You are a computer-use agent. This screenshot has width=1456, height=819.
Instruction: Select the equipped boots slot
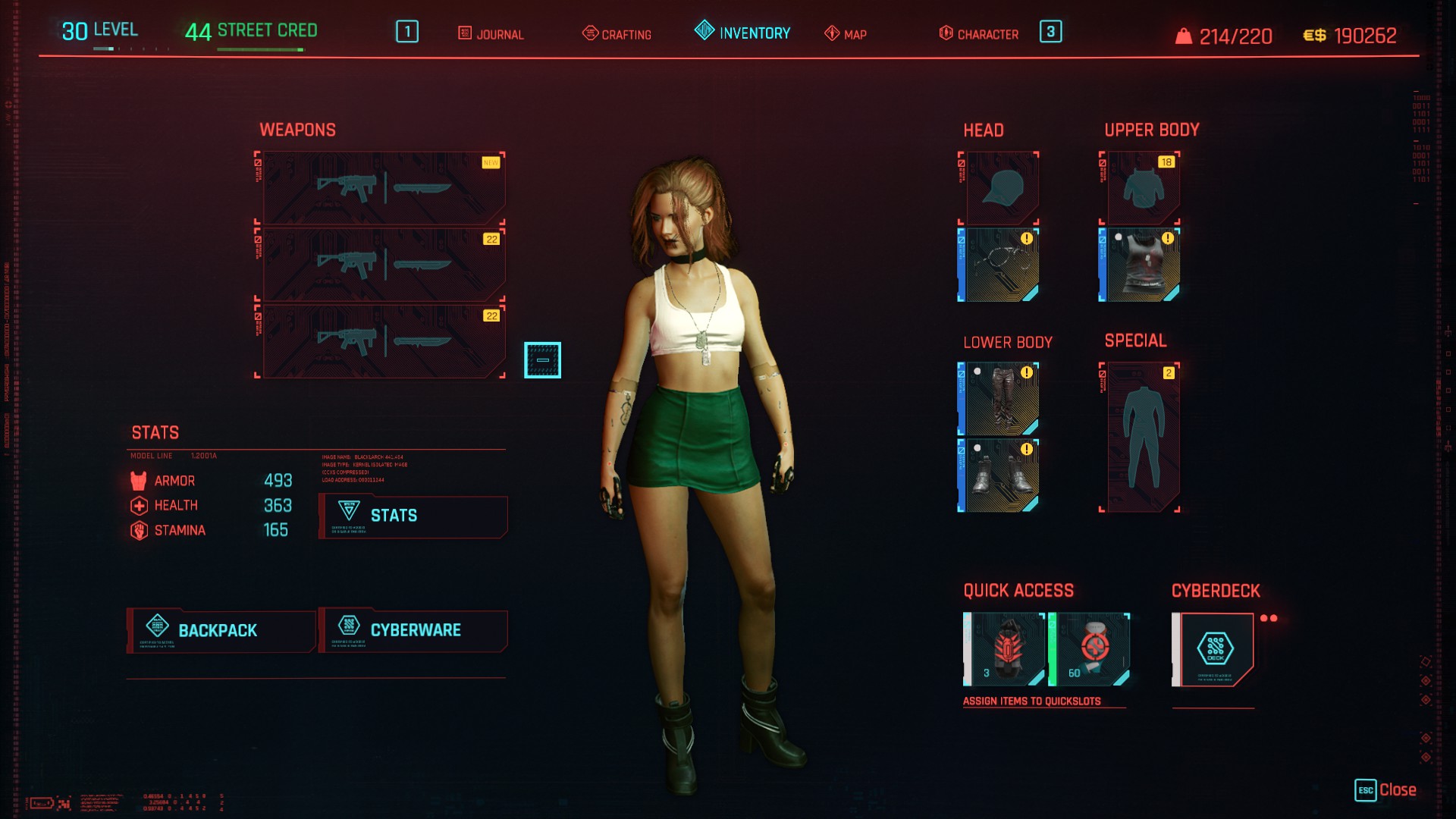click(x=999, y=475)
